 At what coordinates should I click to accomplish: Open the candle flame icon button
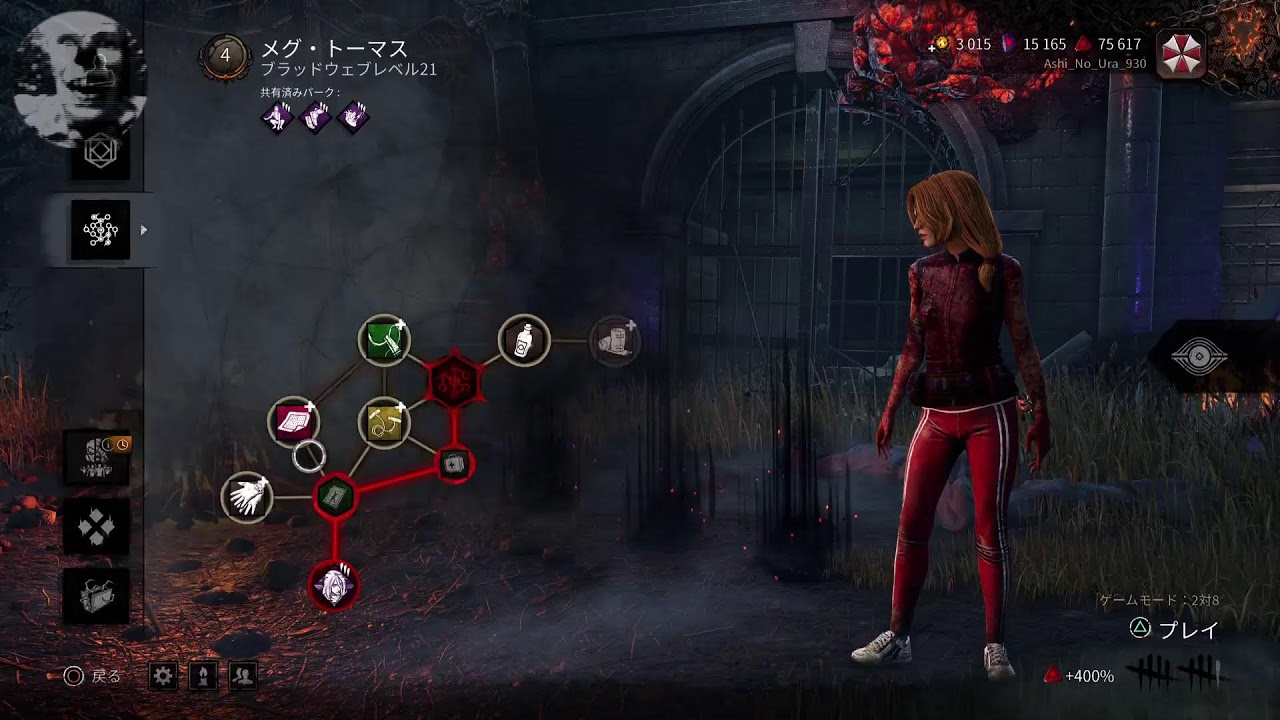[203, 676]
